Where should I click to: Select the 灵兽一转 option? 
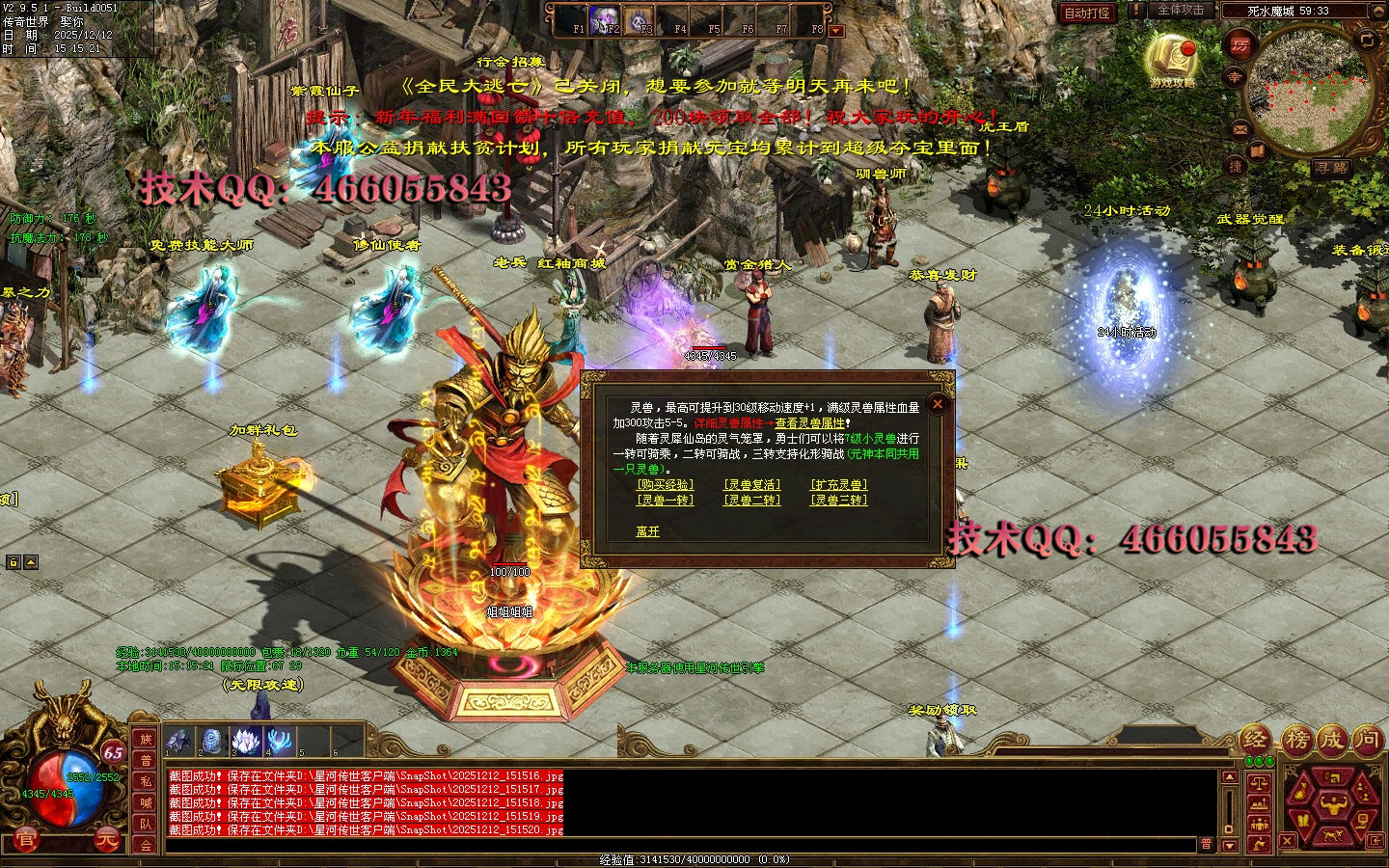point(665,500)
